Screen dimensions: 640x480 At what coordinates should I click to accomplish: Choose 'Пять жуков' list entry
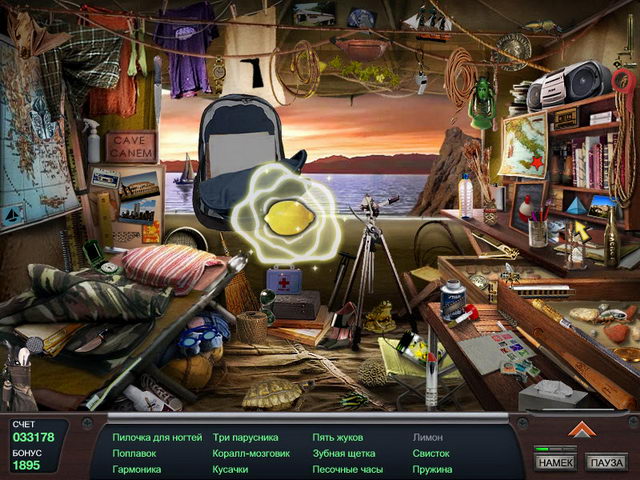338,437
